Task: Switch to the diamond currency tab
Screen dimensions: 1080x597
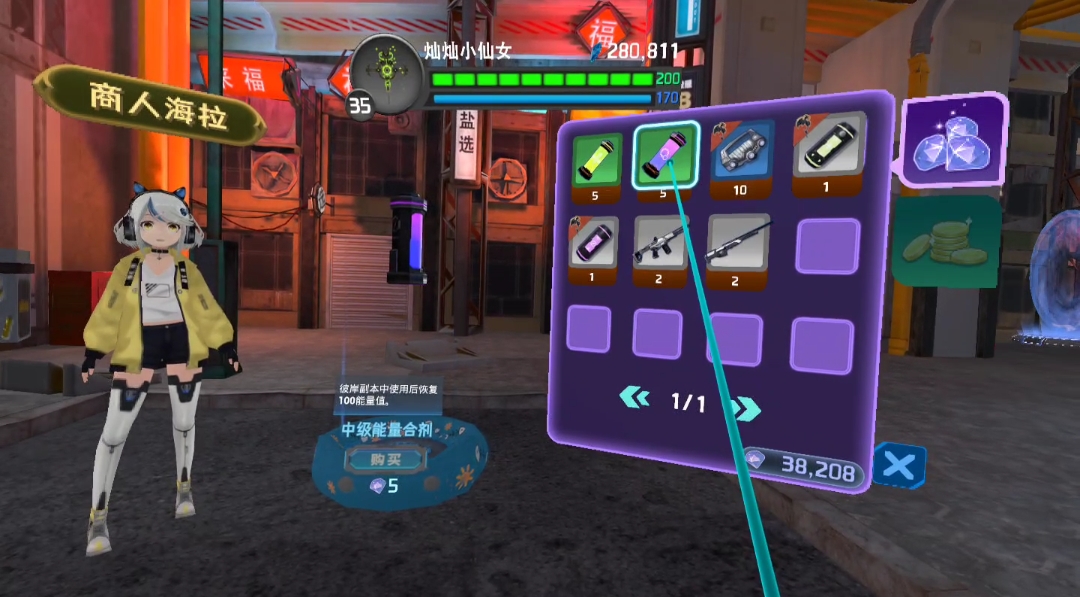Action: [949, 143]
